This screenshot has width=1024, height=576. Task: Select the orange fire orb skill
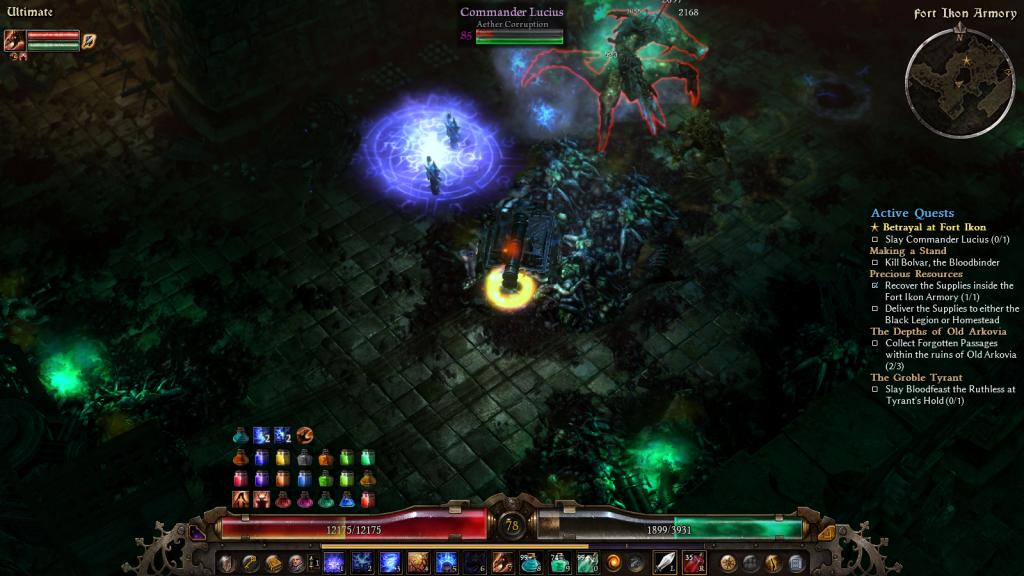coord(614,563)
